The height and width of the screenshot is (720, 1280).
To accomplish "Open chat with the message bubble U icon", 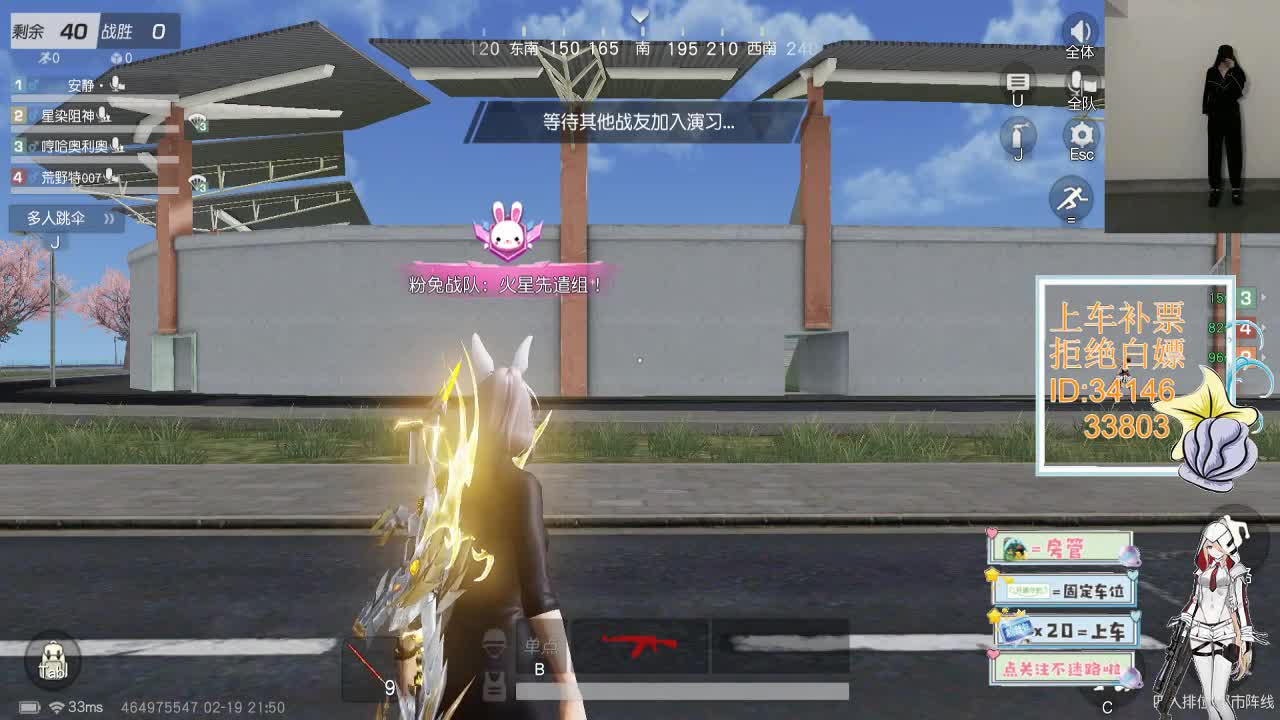I will [1020, 80].
